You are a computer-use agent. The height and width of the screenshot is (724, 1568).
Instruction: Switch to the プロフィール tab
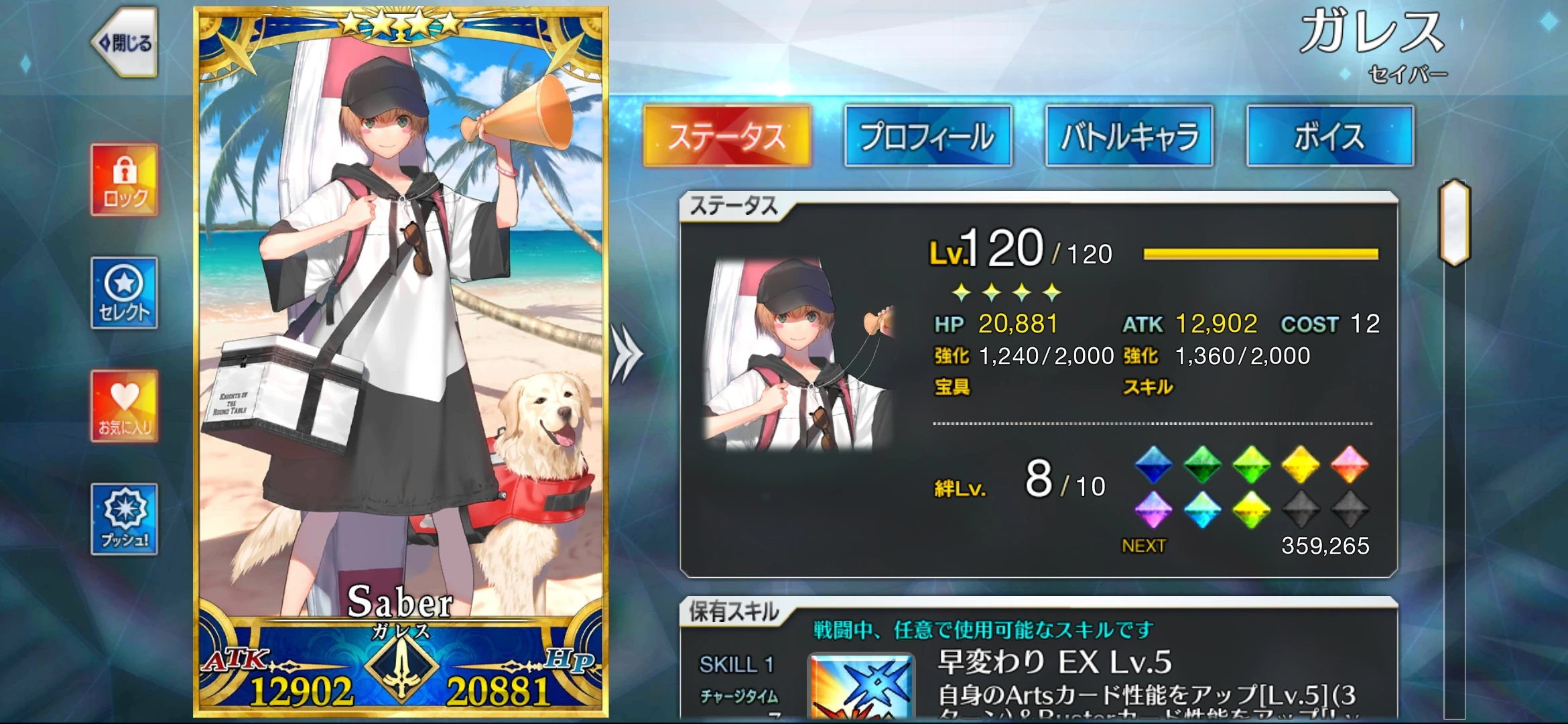(x=929, y=135)
